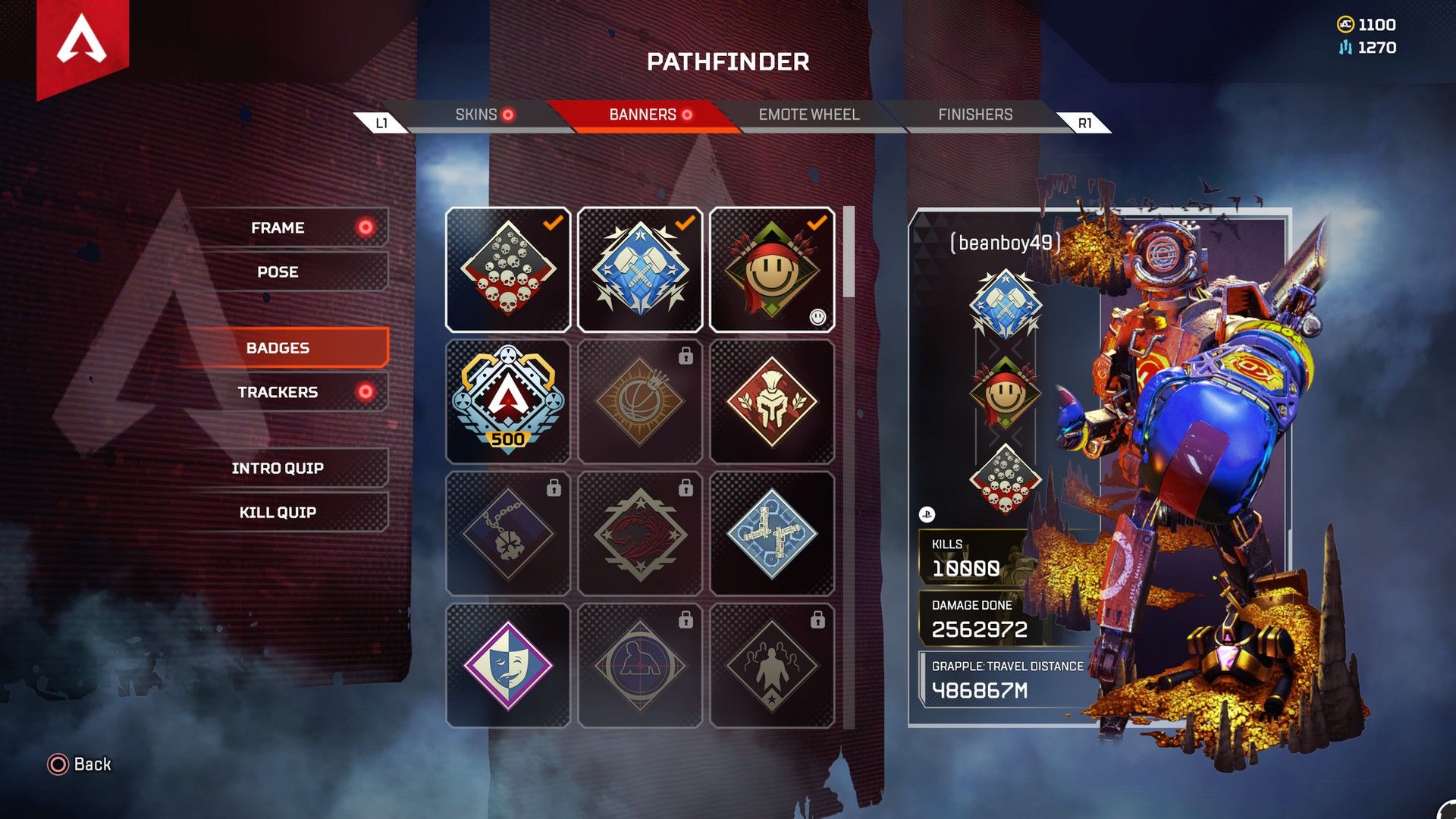Uncheck the smiley badge orange checkmark

tap(817, 221)
